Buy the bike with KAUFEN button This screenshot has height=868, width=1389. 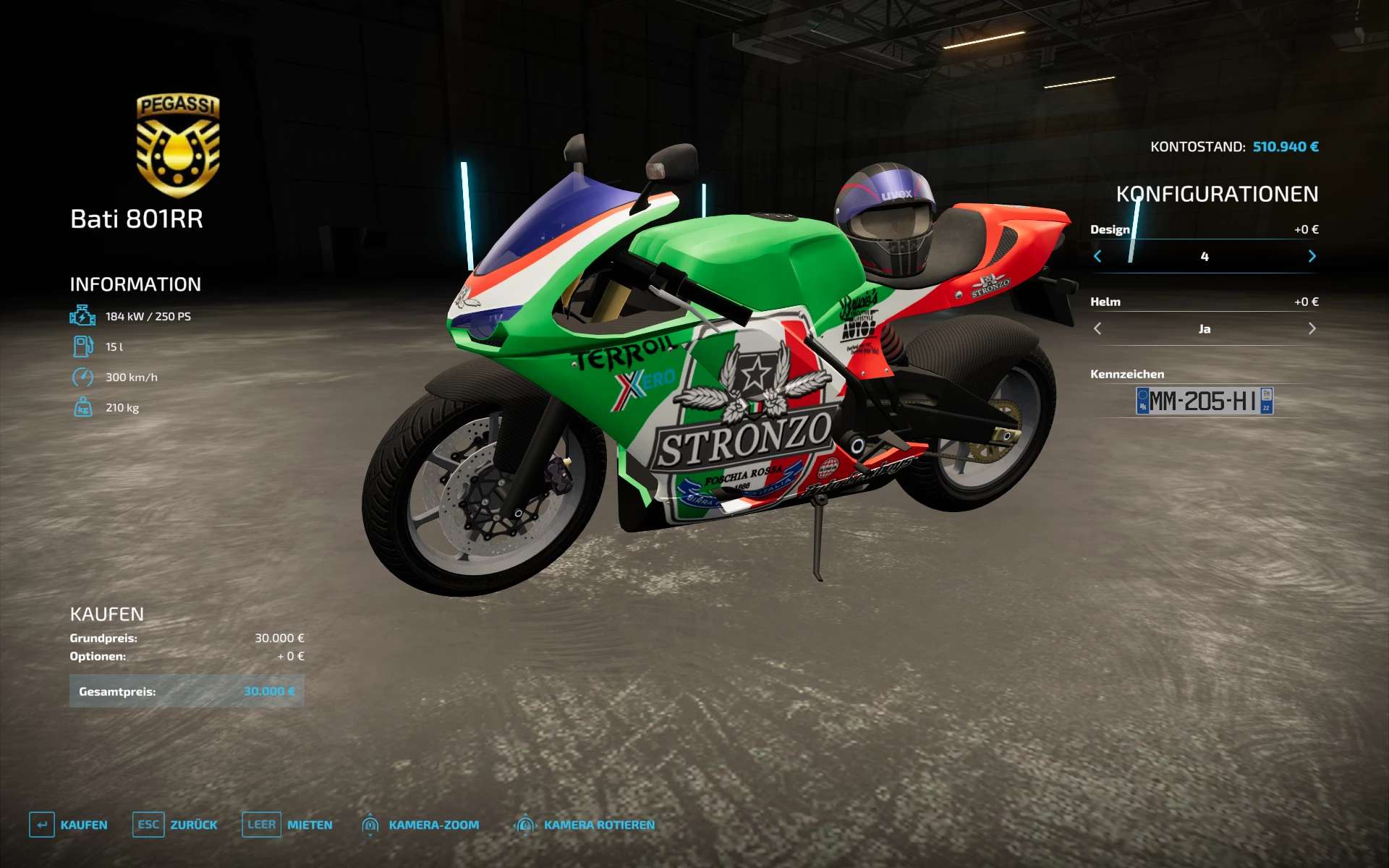pyautogui.click(x=69, y=825)
